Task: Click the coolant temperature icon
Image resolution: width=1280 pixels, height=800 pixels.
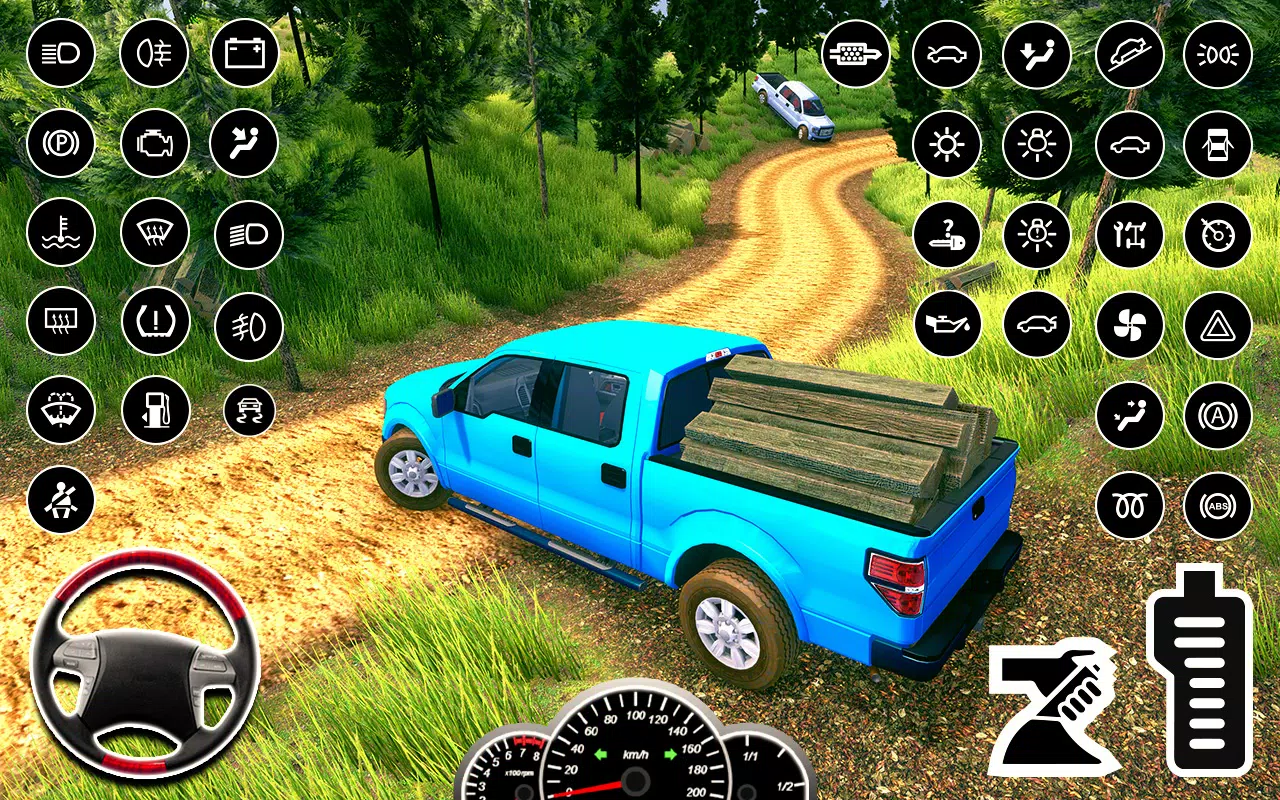Action: click(x=61, y=232)
